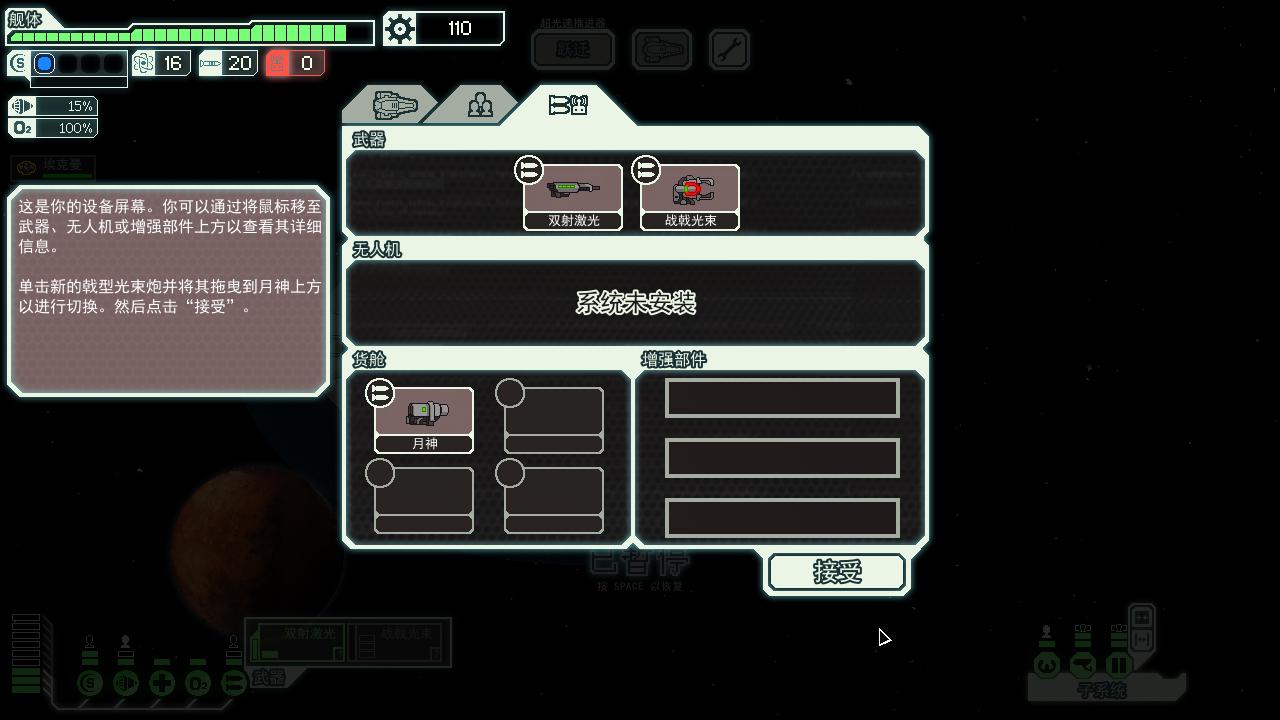Screen dimensions: 1280x720
Task: Select the piloting subsystem icon
Action: coord(1046,664)
